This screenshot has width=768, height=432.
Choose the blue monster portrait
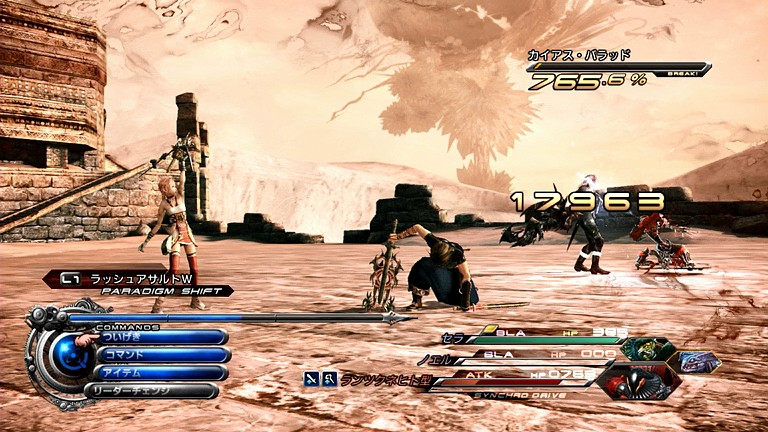click(x=698, y=361)
